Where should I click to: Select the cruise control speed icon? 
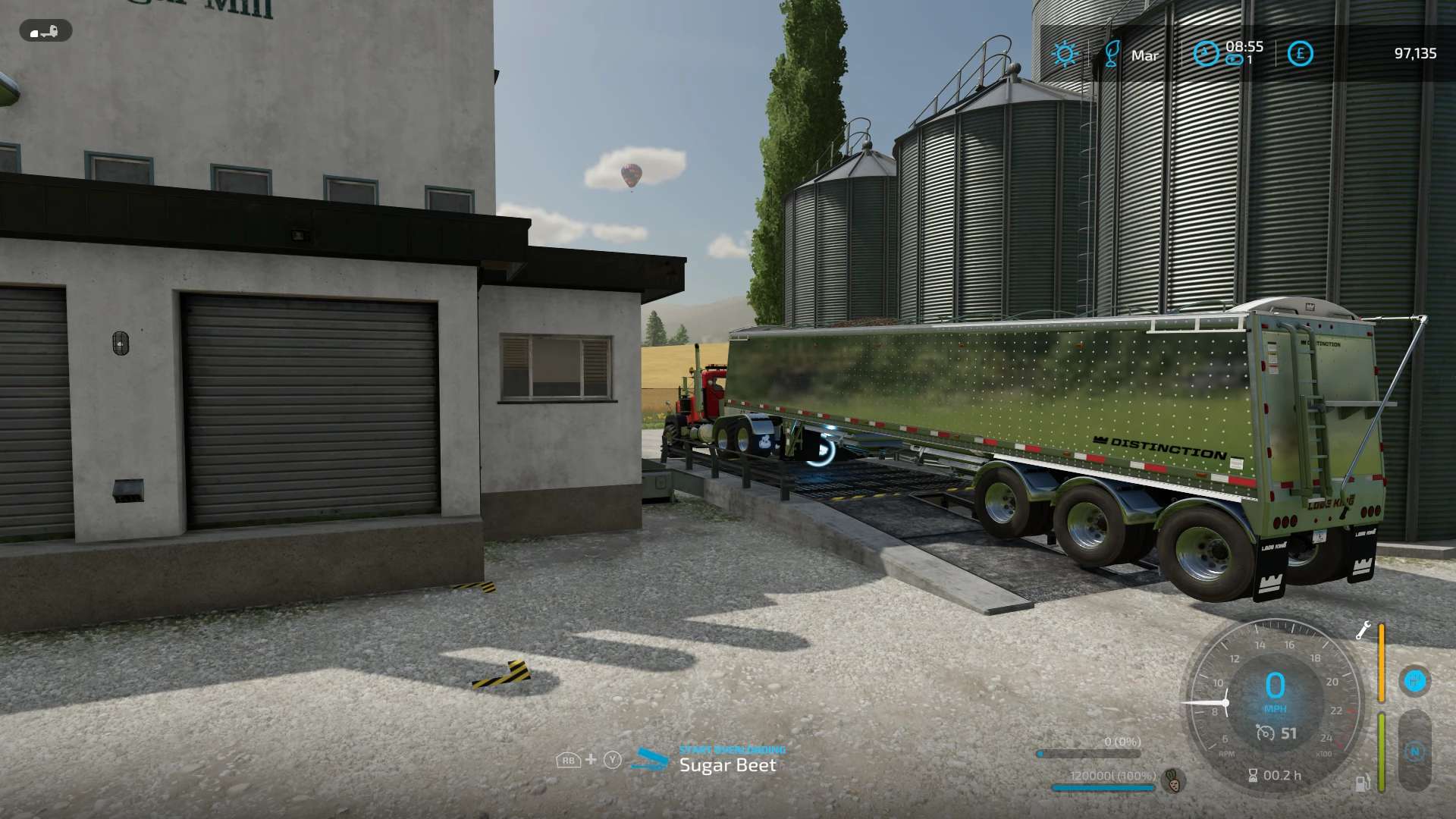coord(1265,733)
